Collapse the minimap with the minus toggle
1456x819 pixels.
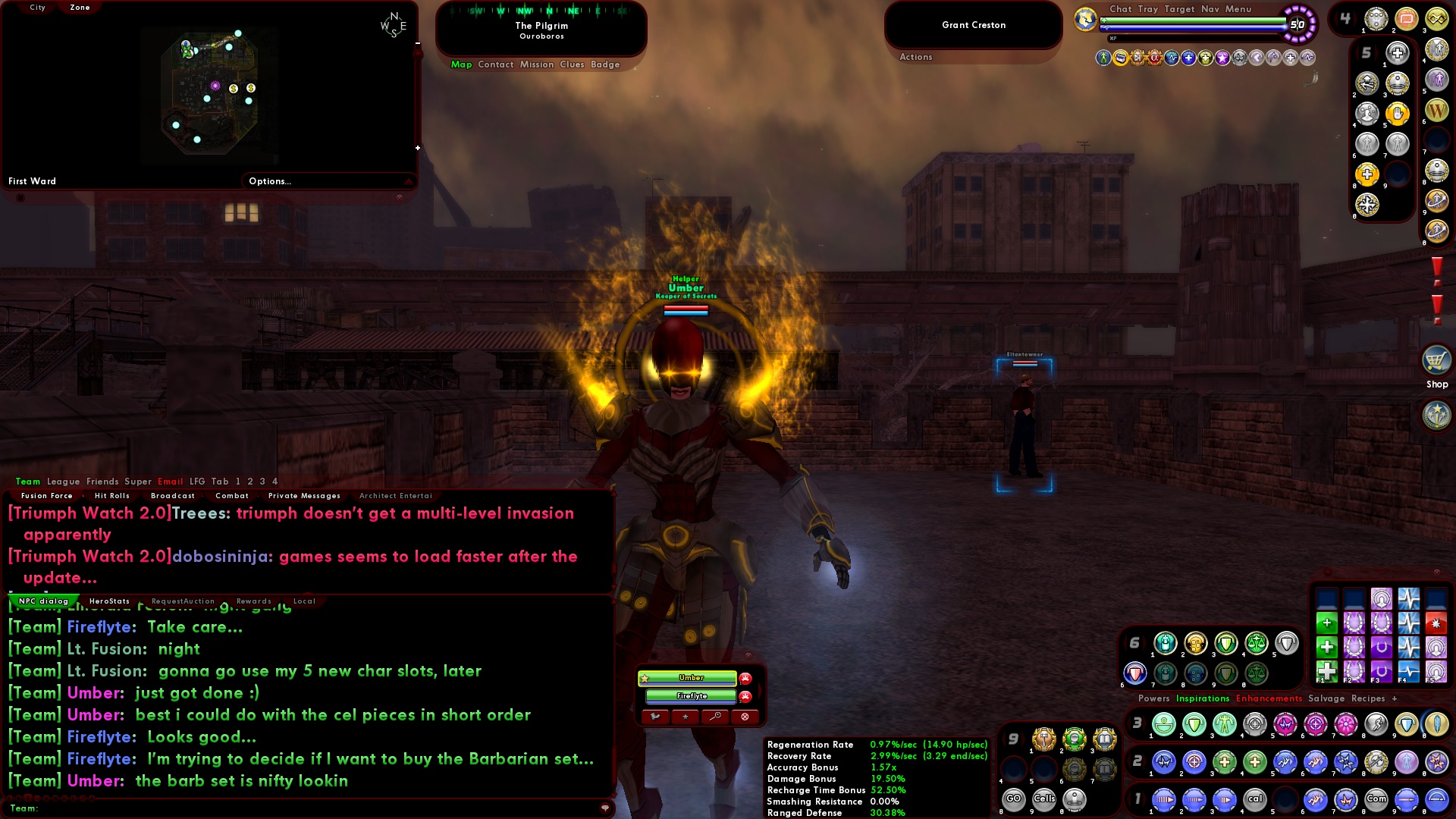[x=417, y=44]
